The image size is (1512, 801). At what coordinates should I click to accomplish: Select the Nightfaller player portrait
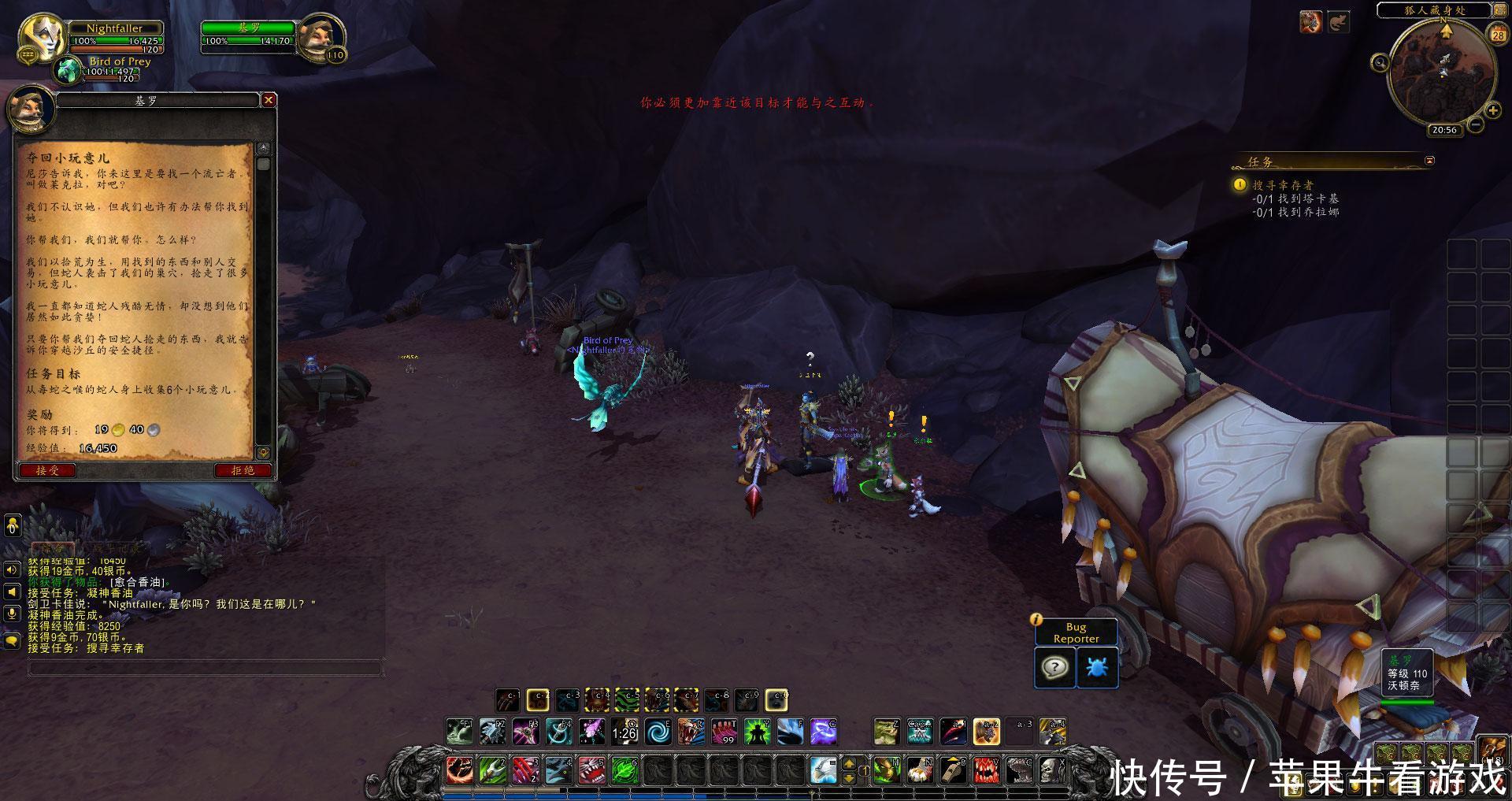click(x=42, y=37)
